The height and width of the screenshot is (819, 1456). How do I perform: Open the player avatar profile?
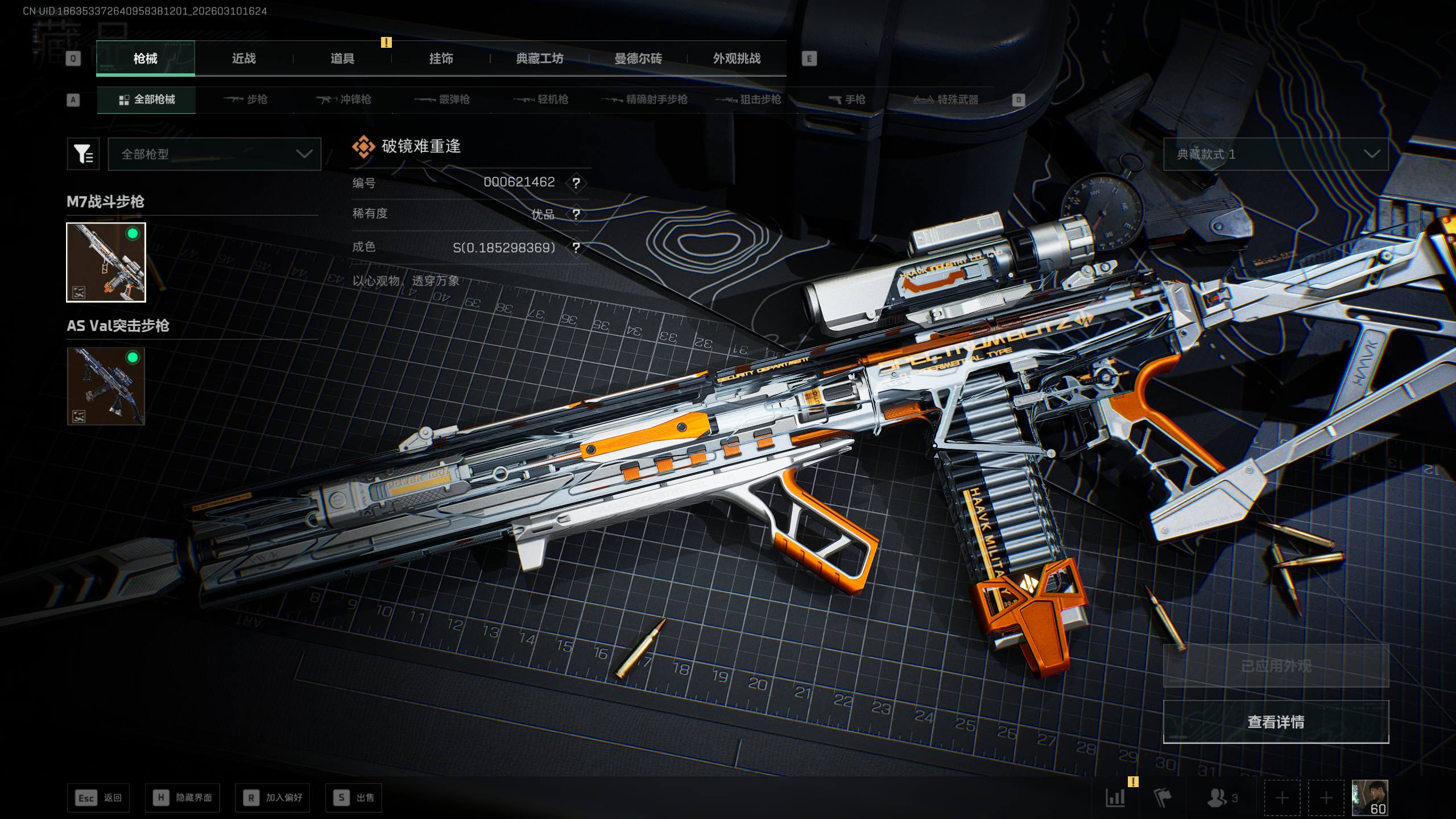click(1370, 797)
